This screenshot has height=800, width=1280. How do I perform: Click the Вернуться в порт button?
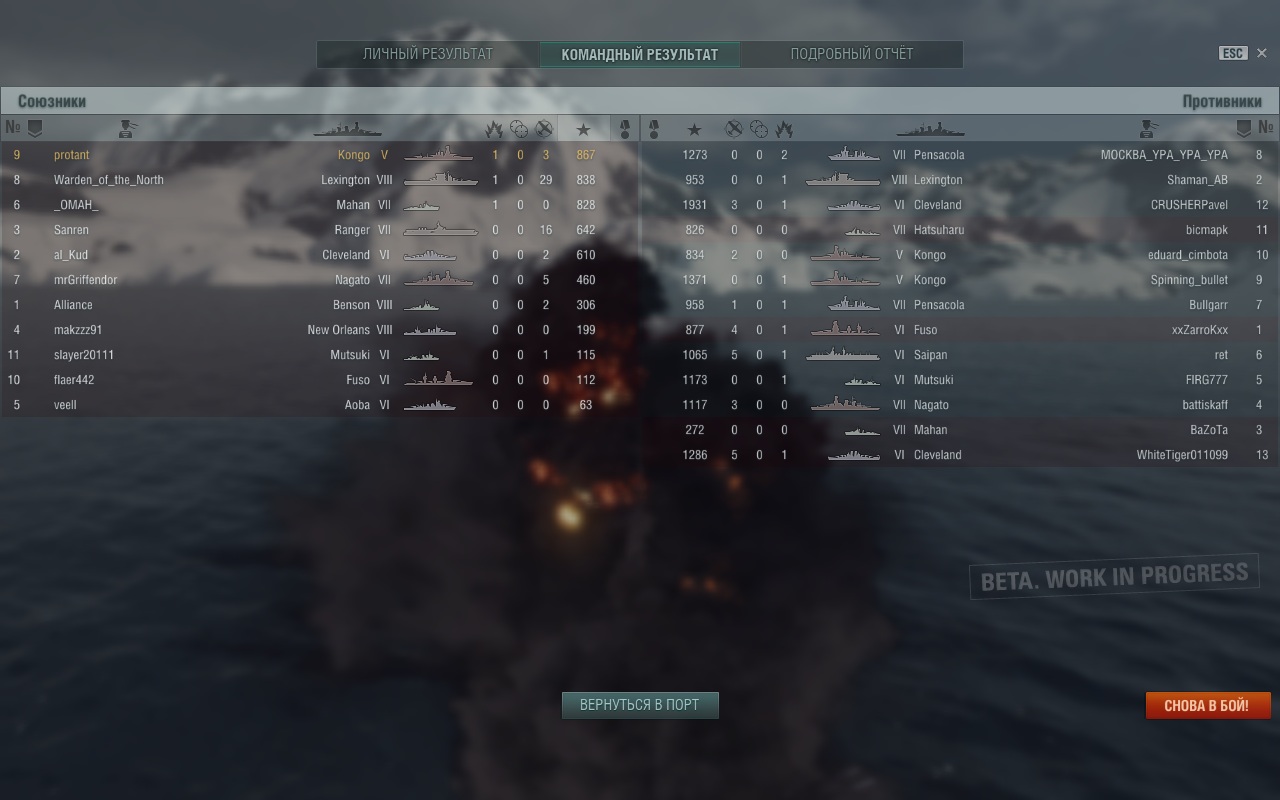[x=640, y=705]
